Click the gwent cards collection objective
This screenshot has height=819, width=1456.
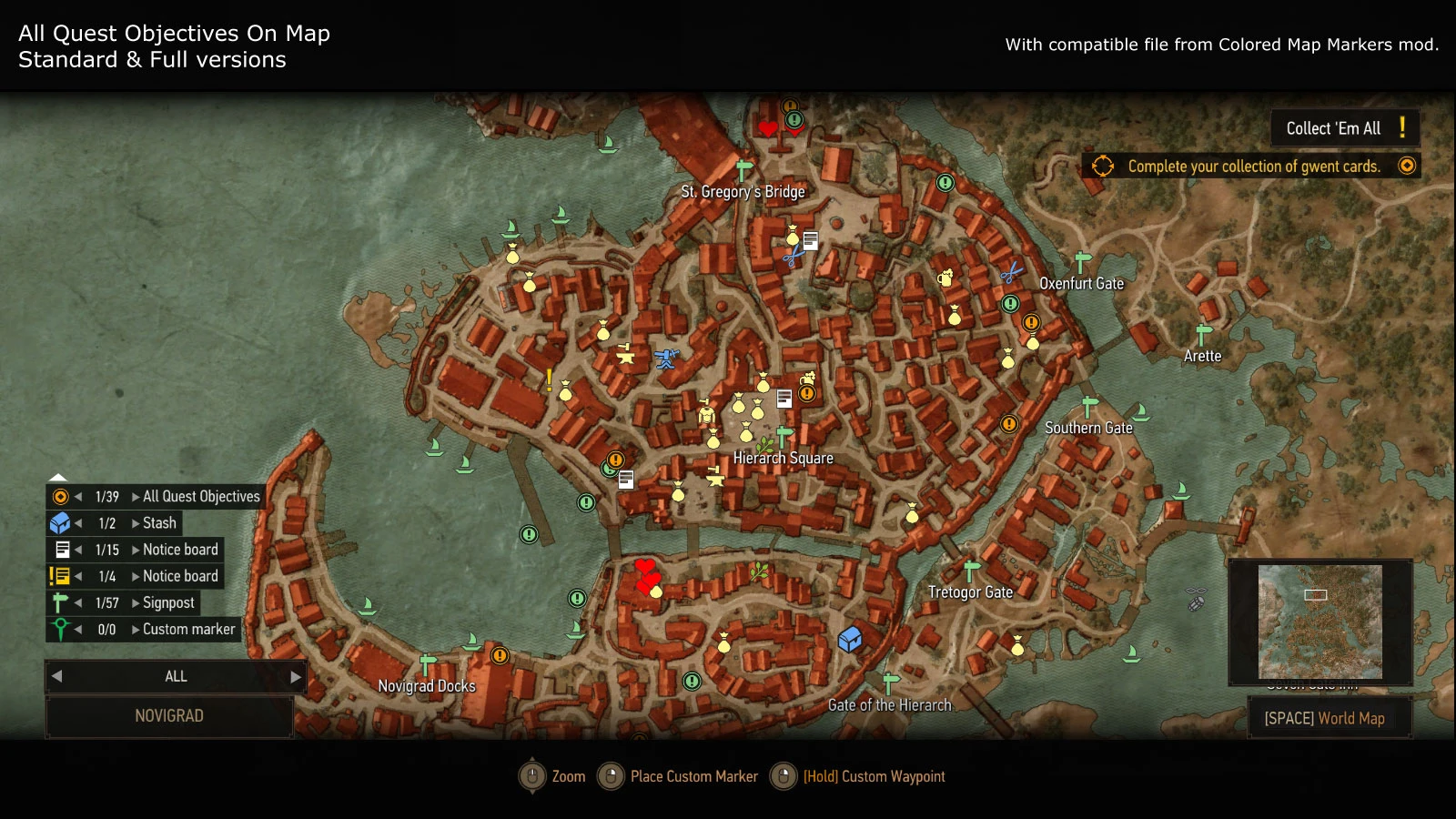point(1254,167)
